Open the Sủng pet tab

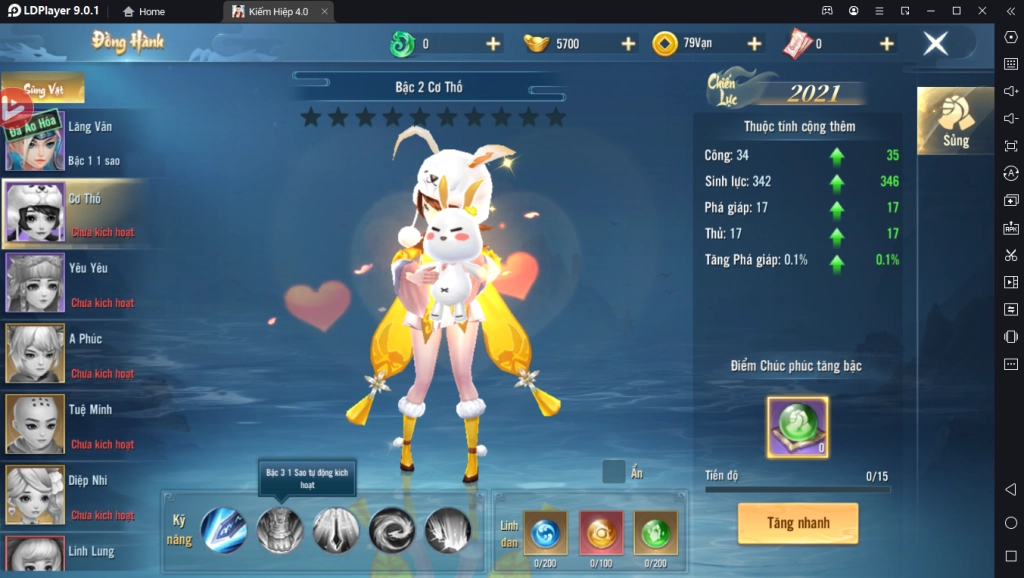click(x=955, y=121)
